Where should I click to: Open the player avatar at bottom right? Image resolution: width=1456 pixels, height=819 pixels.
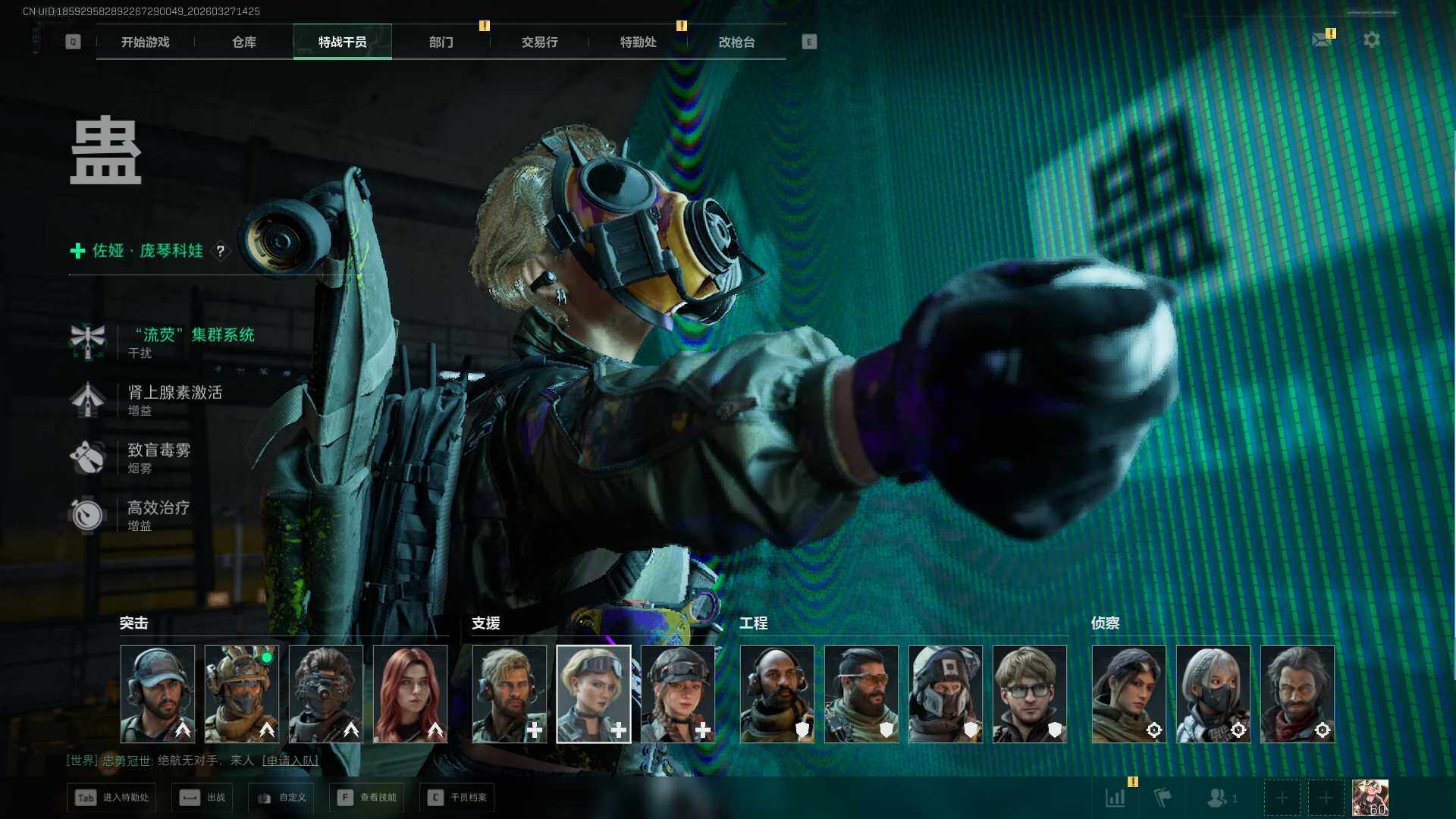(1370, 798)
